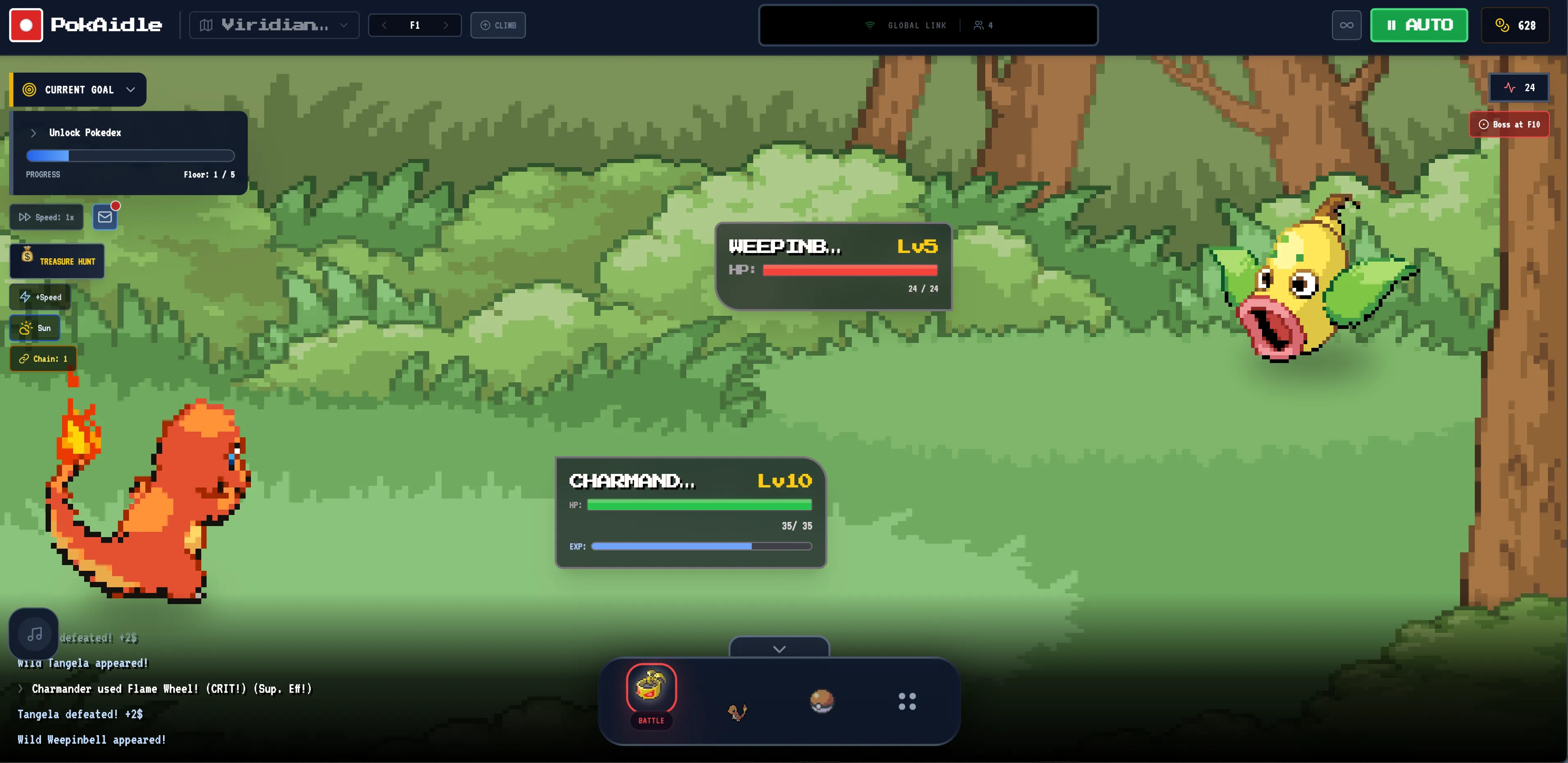Click the infinity mode icon
This screenshot has width=1568, height=763.
[1346, 25]
